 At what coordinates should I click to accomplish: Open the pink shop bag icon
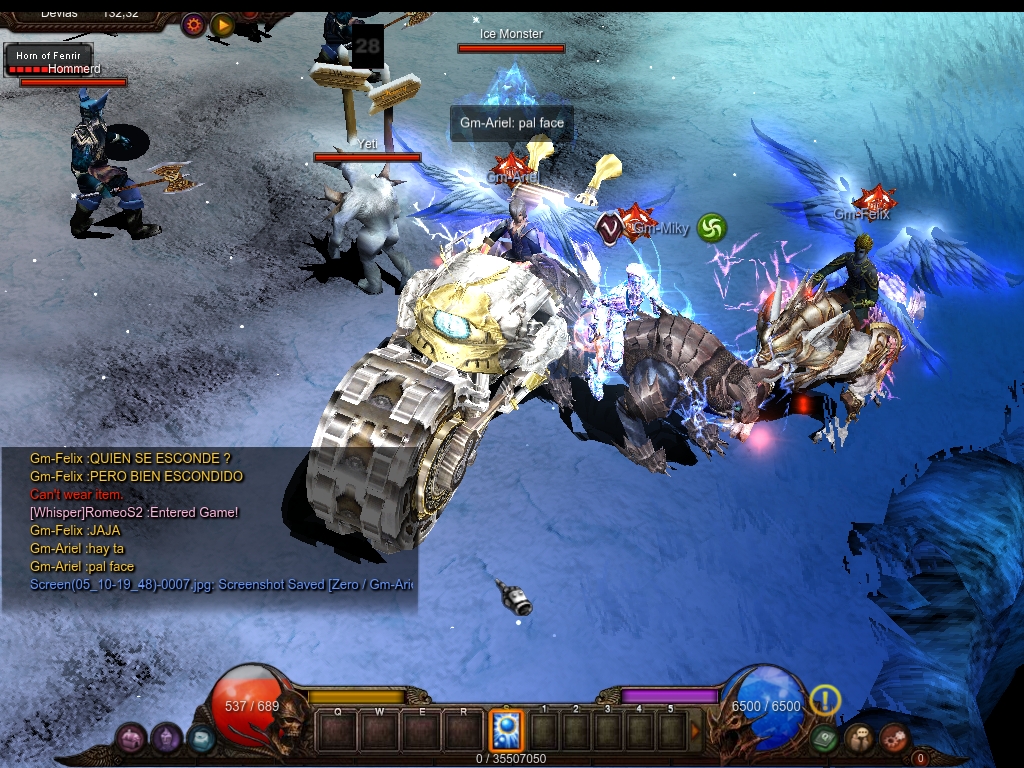131,739
